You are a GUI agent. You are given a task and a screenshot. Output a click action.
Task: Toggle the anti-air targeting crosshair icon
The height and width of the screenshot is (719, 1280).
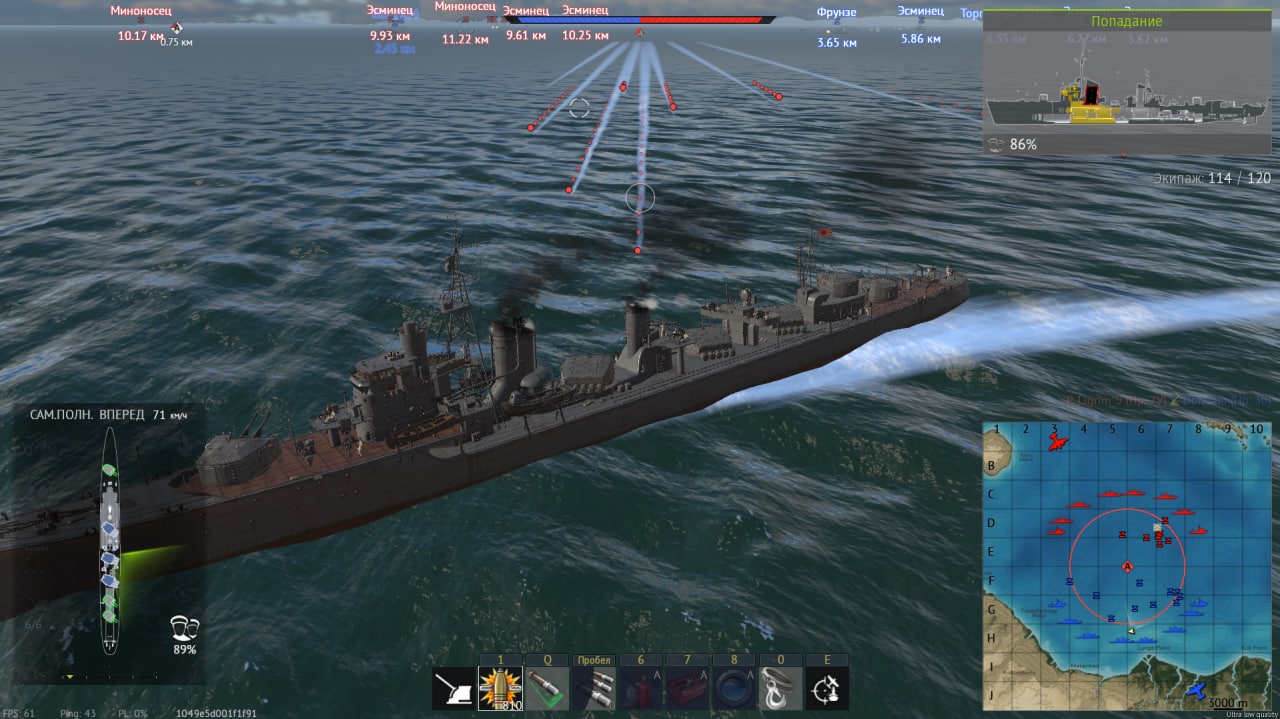coord(828,689)
